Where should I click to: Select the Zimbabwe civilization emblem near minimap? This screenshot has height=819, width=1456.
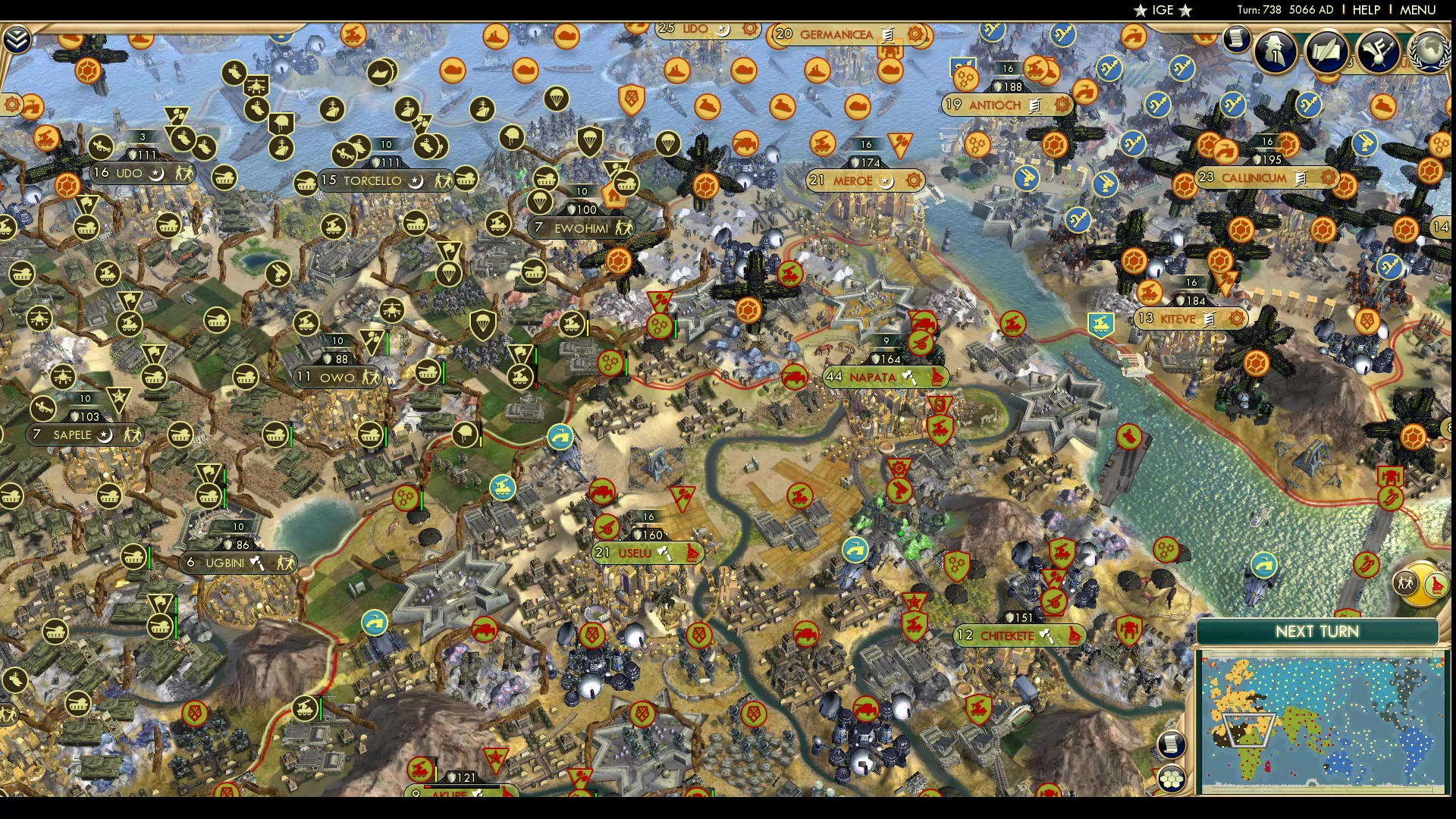click(1436, 585)
